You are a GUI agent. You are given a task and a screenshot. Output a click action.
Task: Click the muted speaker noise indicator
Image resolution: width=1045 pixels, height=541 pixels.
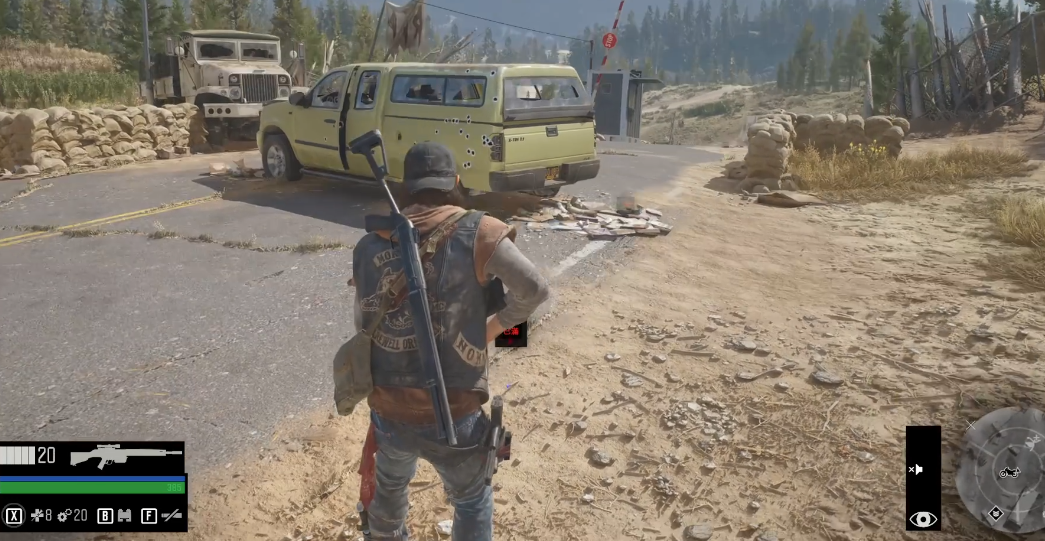(x=915, y=469)
